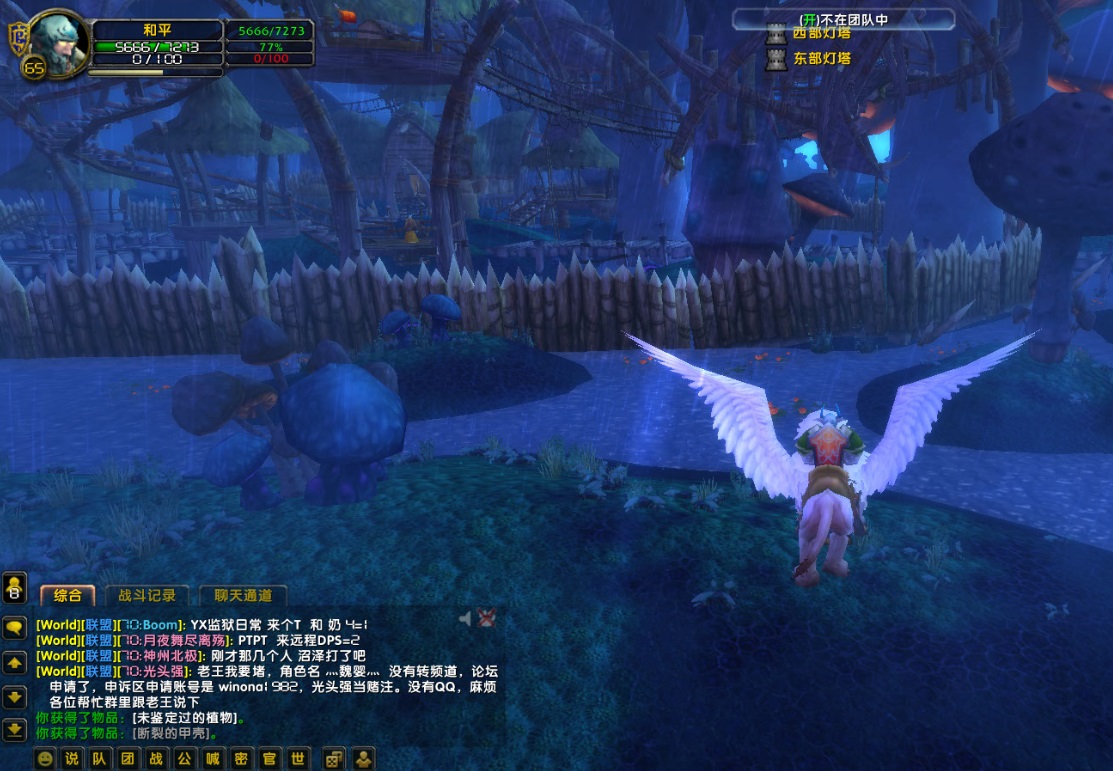The width and height of the screenshot is (1113, 771).
Task: Open the friends list button numbered 8
Action: pyautogui.click(x=15, y=588)
